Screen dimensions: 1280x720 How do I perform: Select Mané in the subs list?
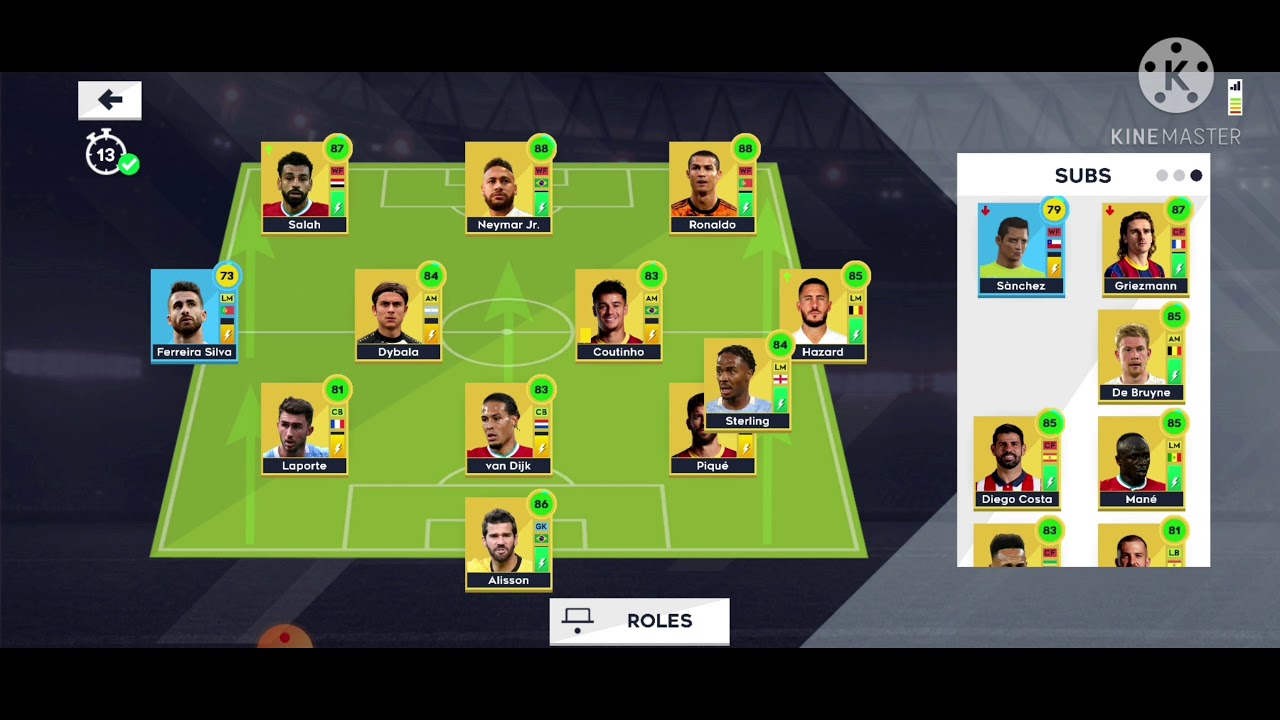pyautogui.click(x=1141, y=463)
